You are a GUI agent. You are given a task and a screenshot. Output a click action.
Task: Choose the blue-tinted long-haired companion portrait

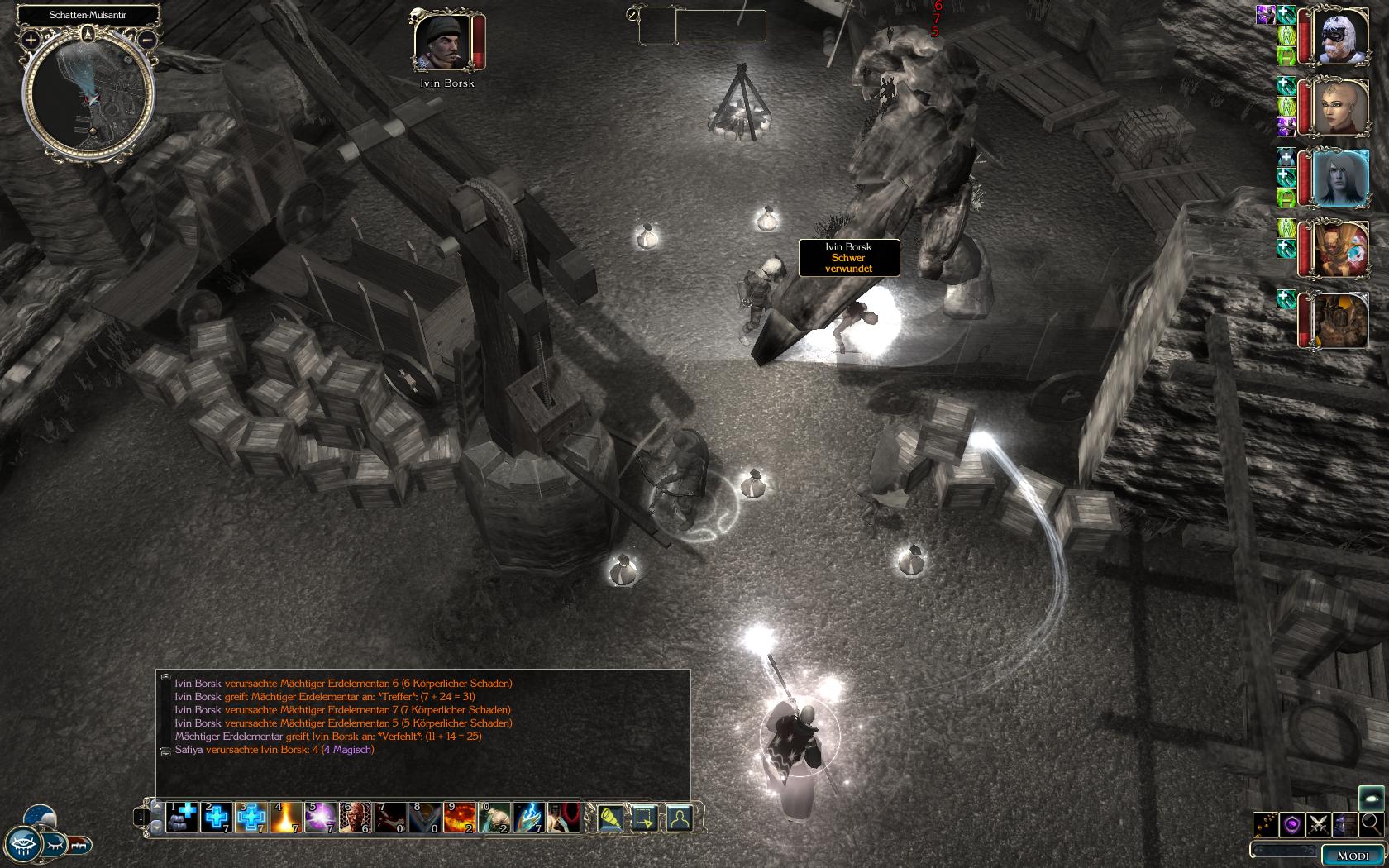1339,178
